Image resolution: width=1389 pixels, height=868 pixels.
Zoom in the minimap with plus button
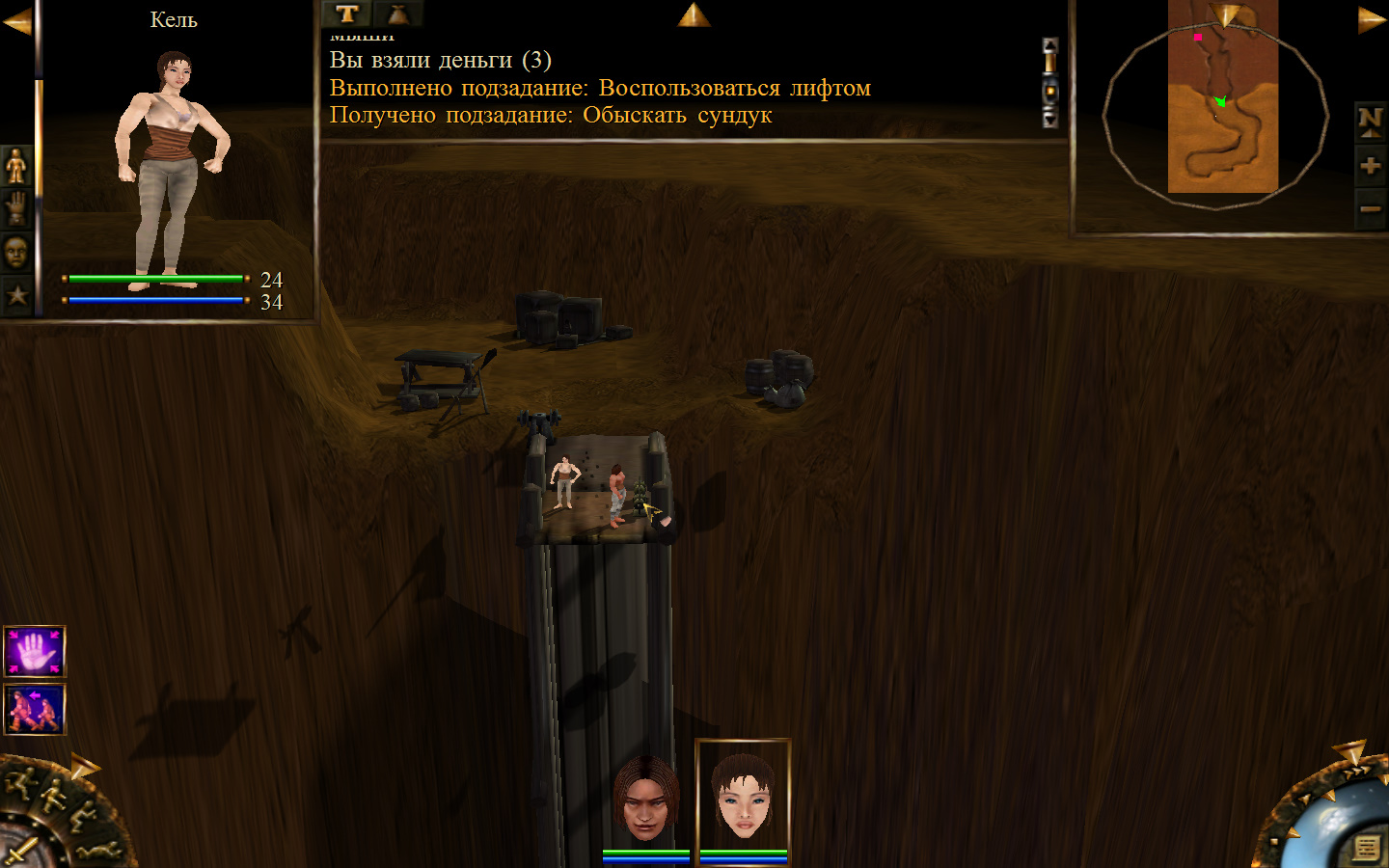1370,166
